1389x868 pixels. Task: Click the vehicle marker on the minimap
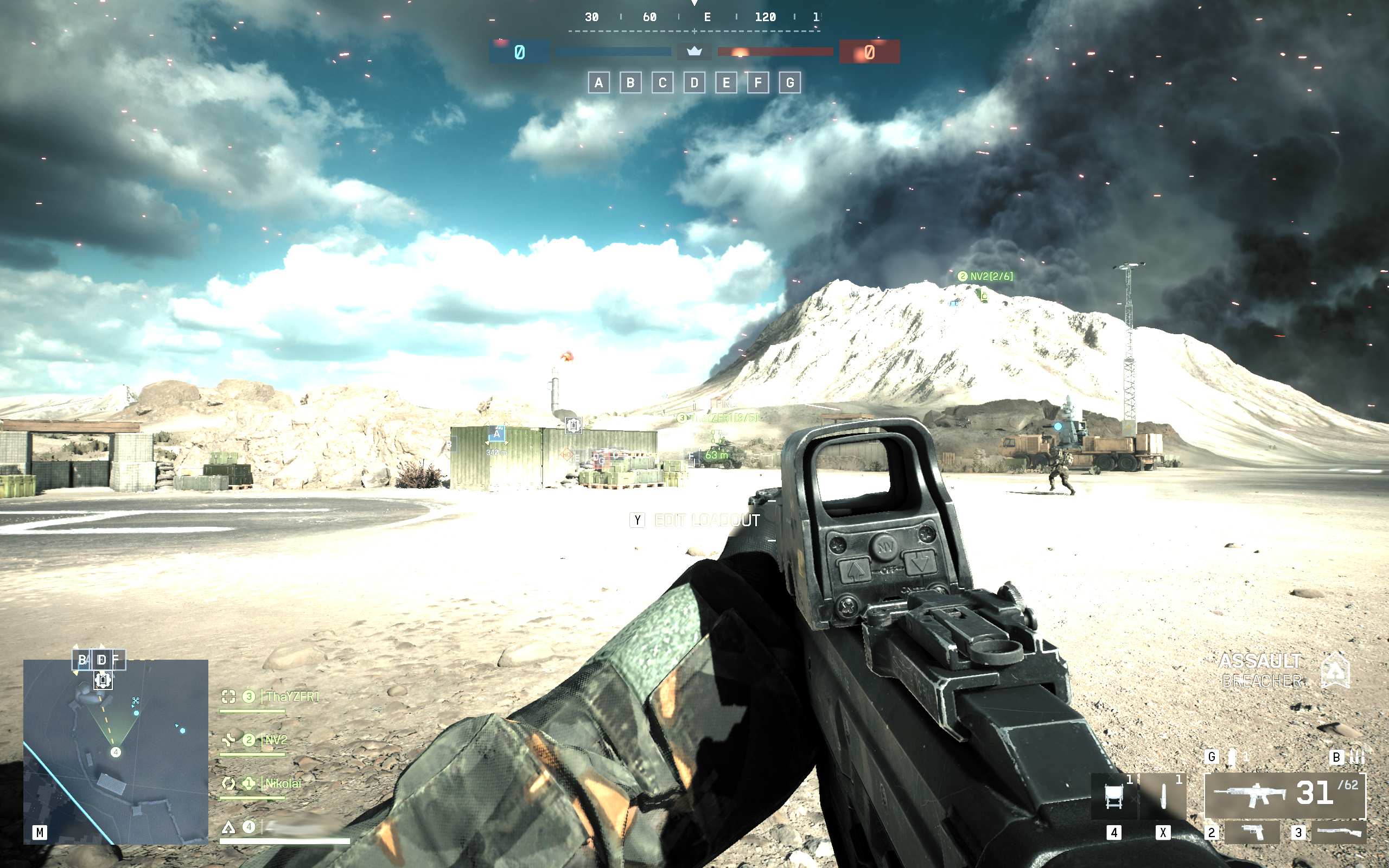tap(103, 680)
